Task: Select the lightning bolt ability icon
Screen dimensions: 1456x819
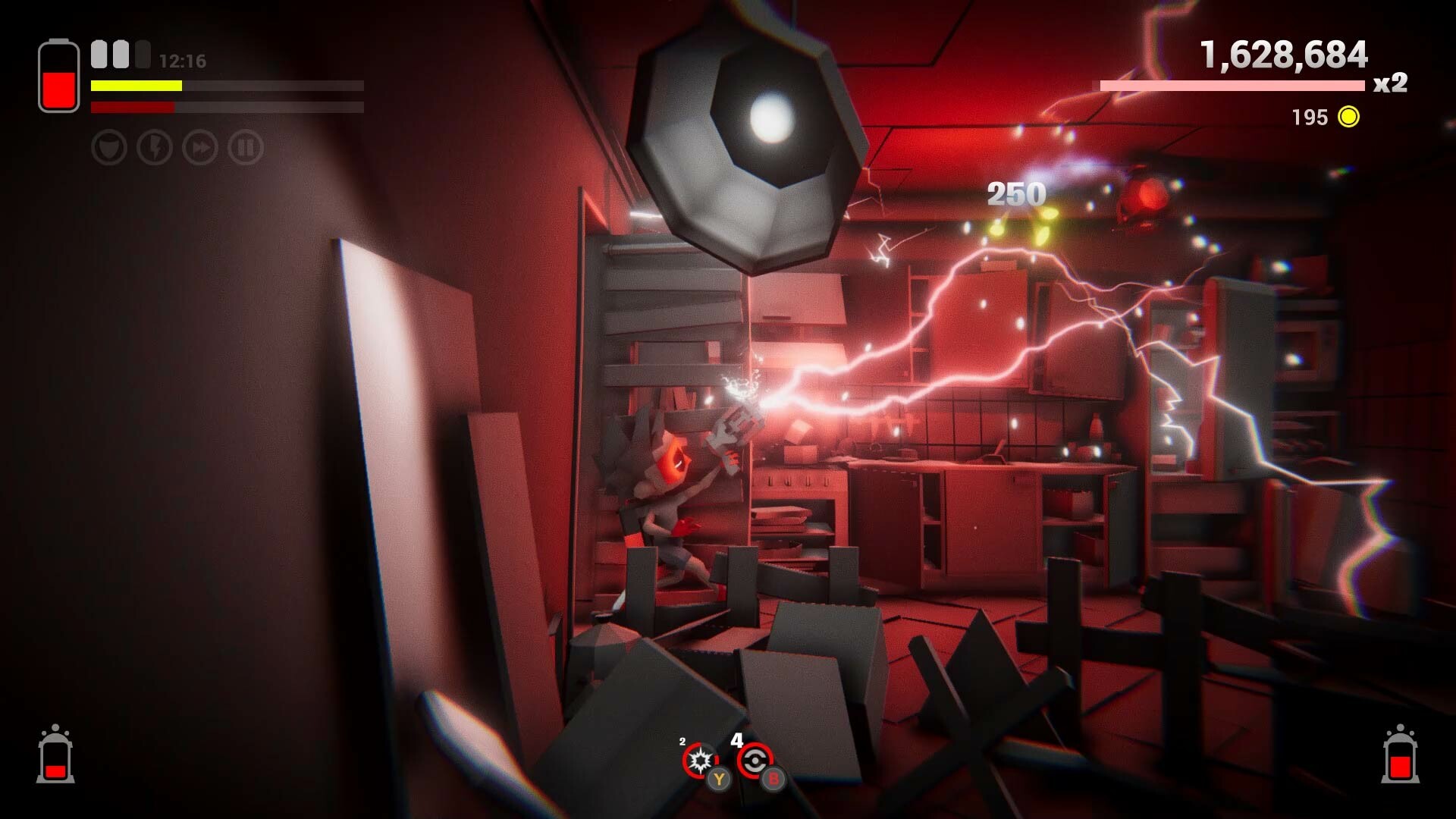Action: pyautogui.click(x=155, y=149)
